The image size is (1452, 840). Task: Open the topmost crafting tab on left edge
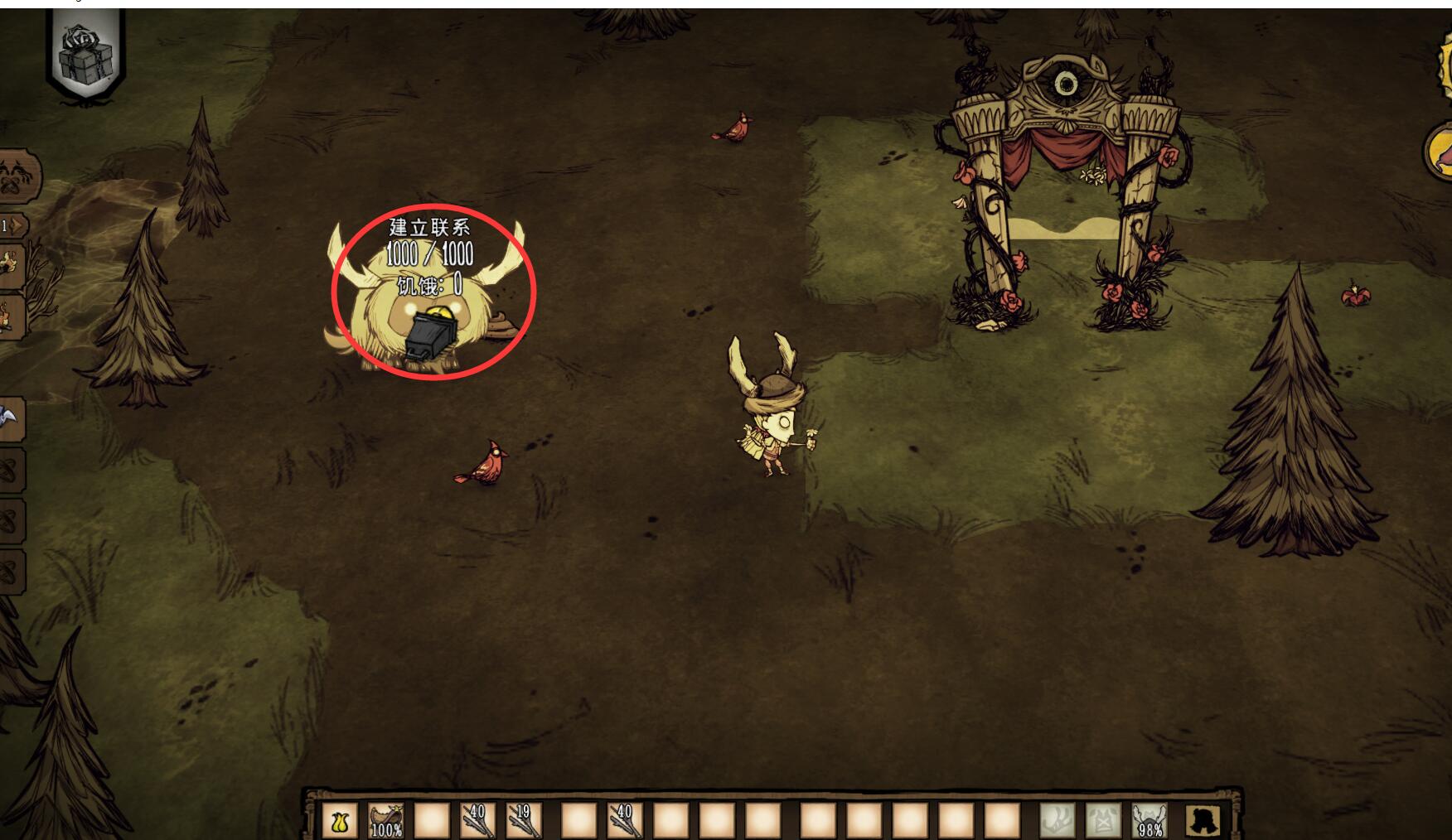(x=17, y=176)
